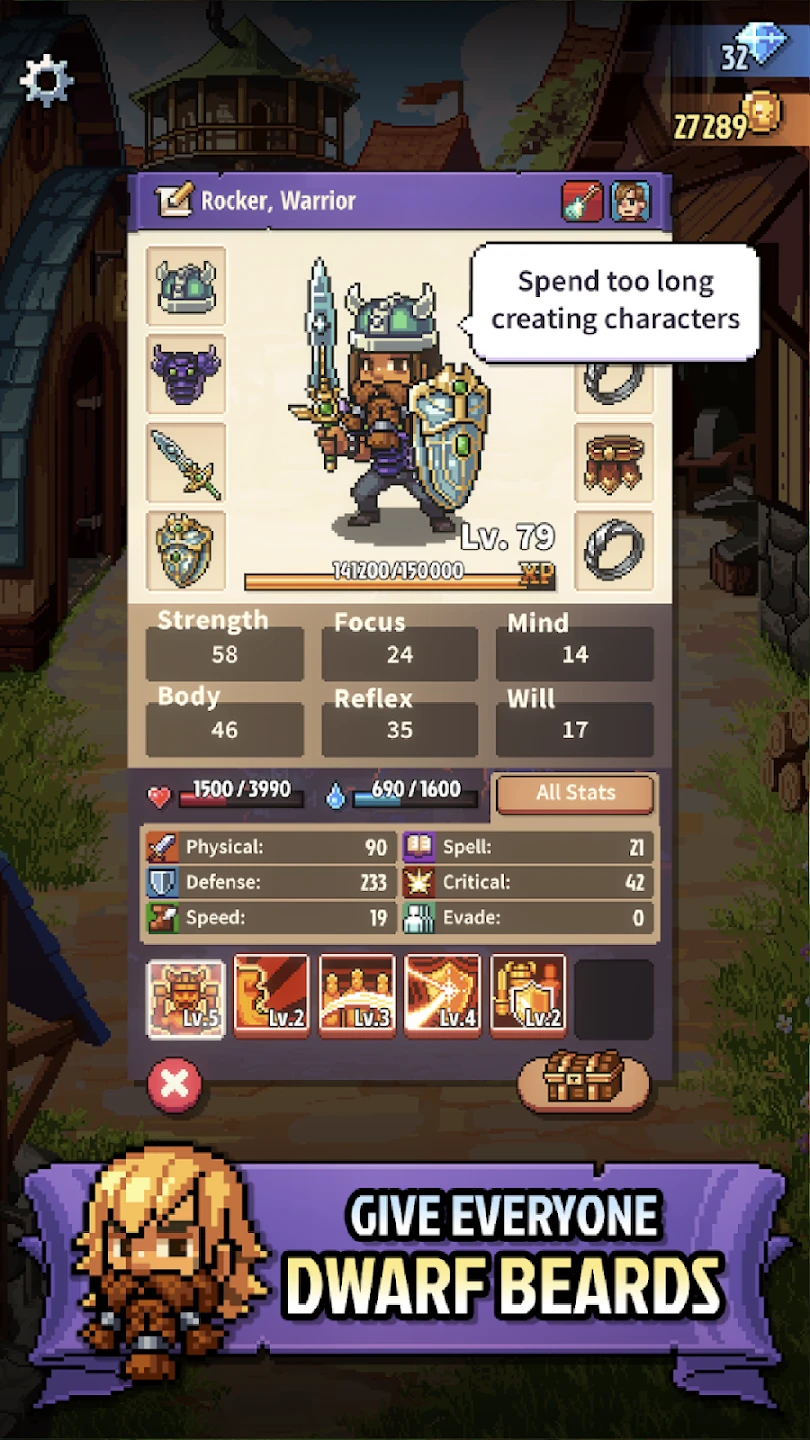The width and height of the screenshot is (810, 1440).
Task: Select the character portrait icon
Action: [630, 201]
